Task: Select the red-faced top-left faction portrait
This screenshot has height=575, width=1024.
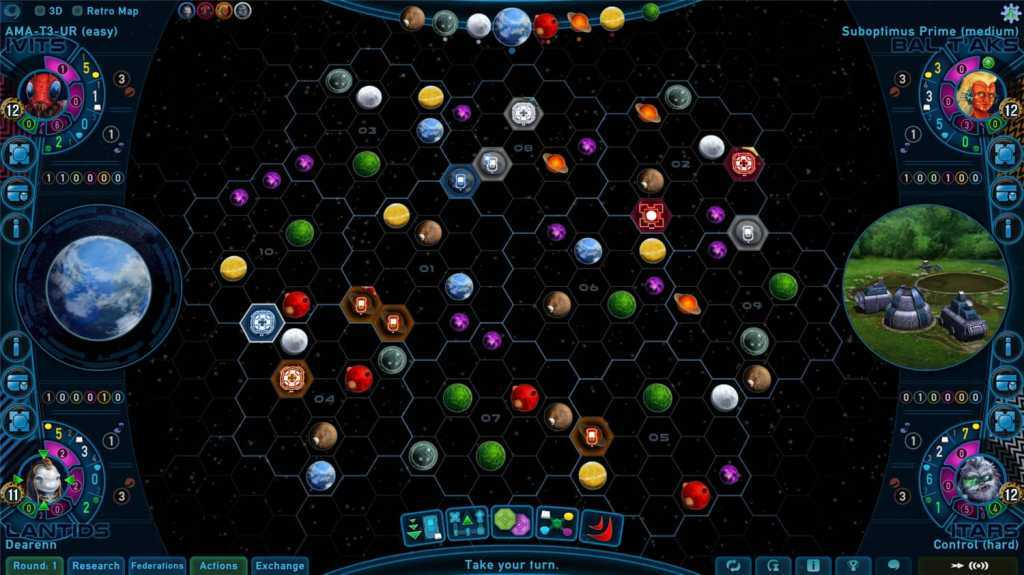Action: click(x=45, y=95)
